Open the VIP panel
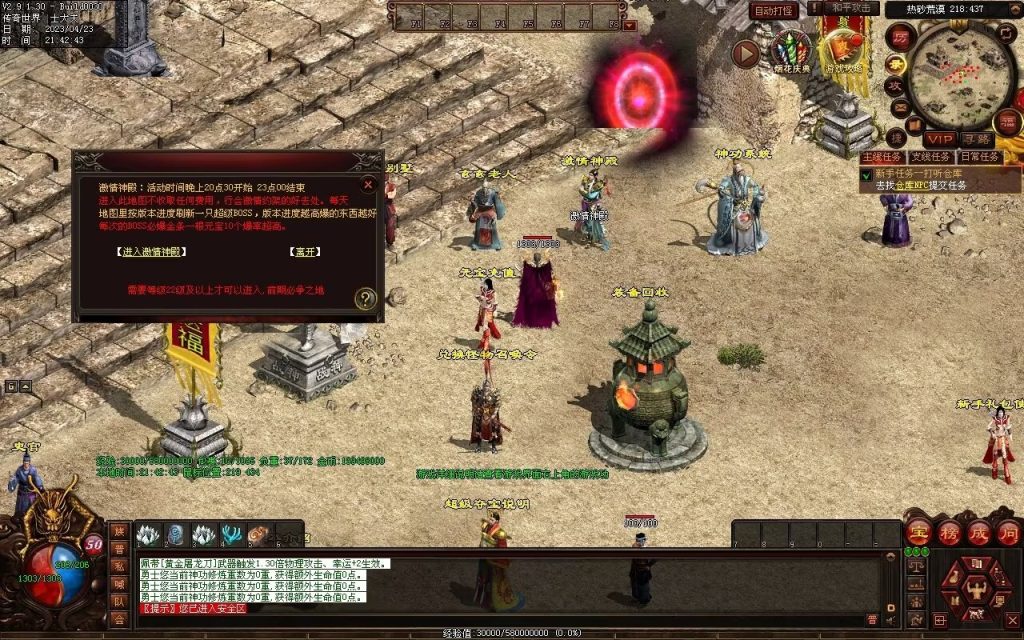This screenshot has height=640, width=1024. point(939,139)
